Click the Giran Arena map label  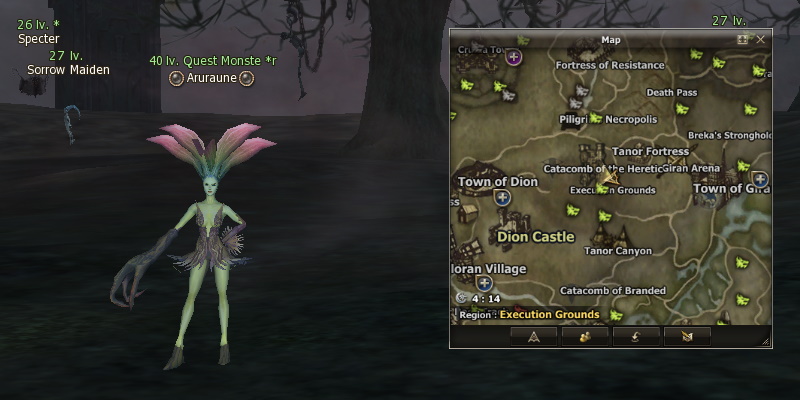[x=691, y=169]
